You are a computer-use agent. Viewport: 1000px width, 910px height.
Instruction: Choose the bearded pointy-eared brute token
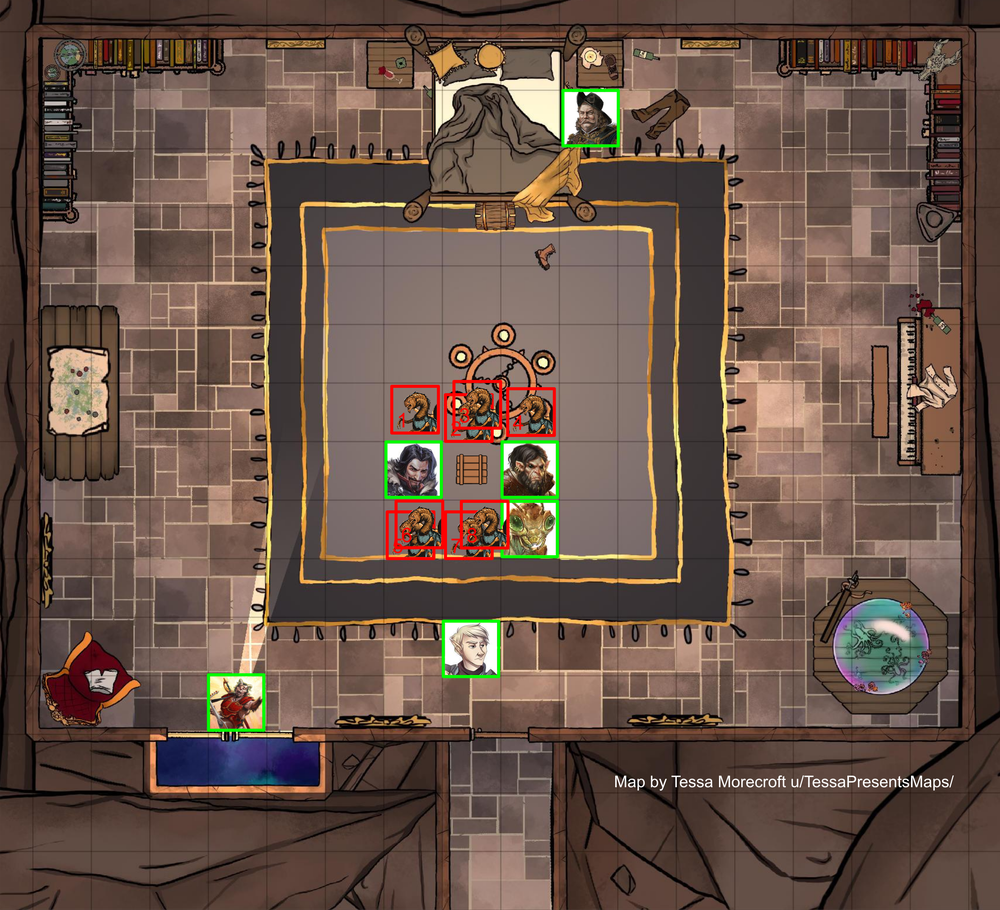pyautogui.click(x=529, y=469)
